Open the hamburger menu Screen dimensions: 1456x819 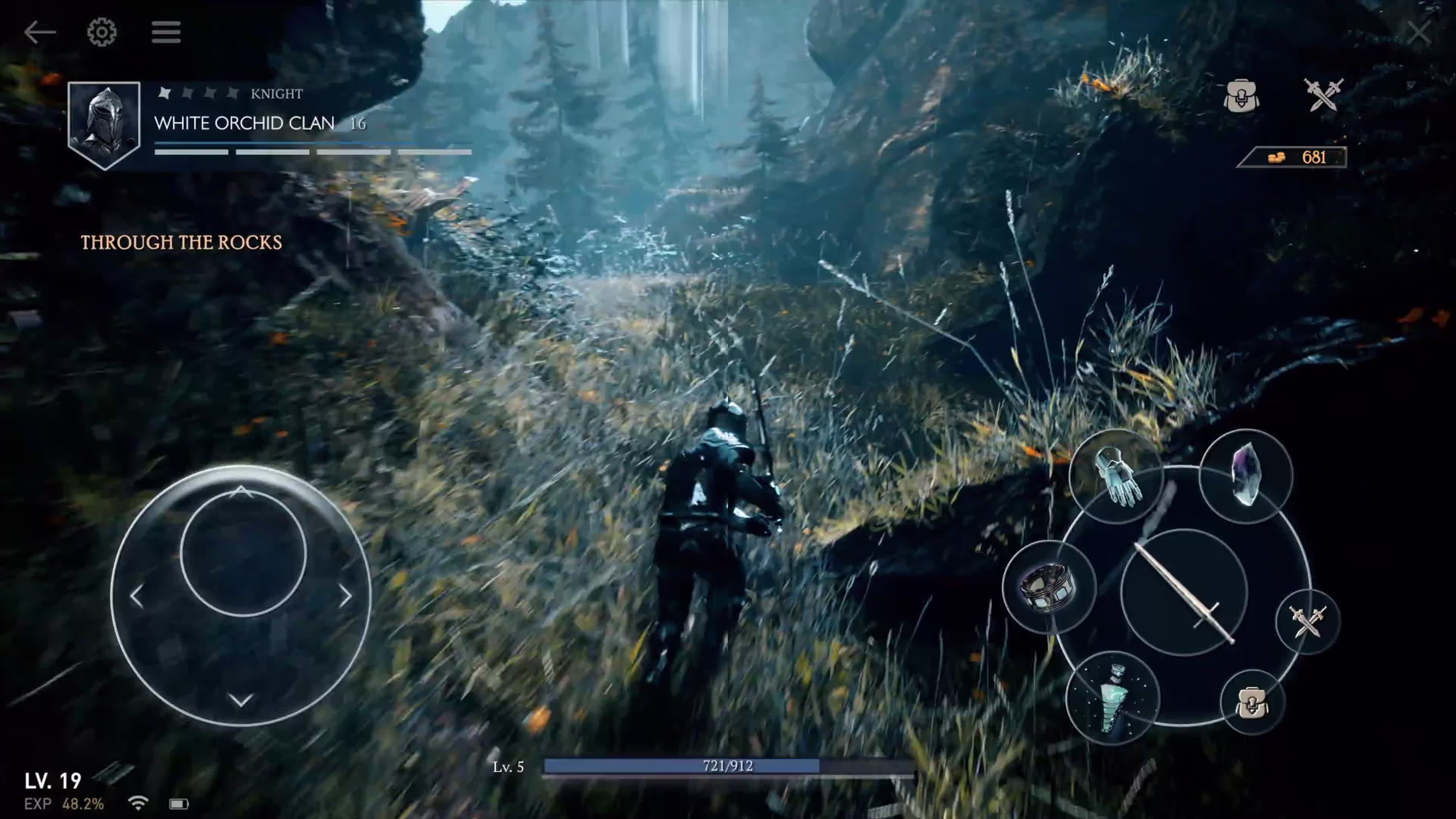click(165, 32)
